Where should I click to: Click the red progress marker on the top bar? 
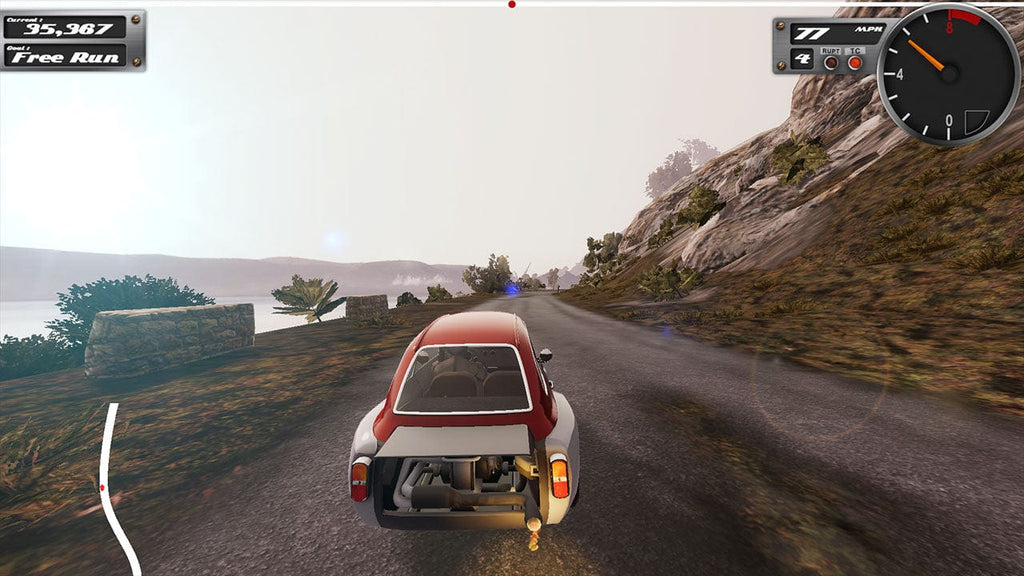coord(512,4)
